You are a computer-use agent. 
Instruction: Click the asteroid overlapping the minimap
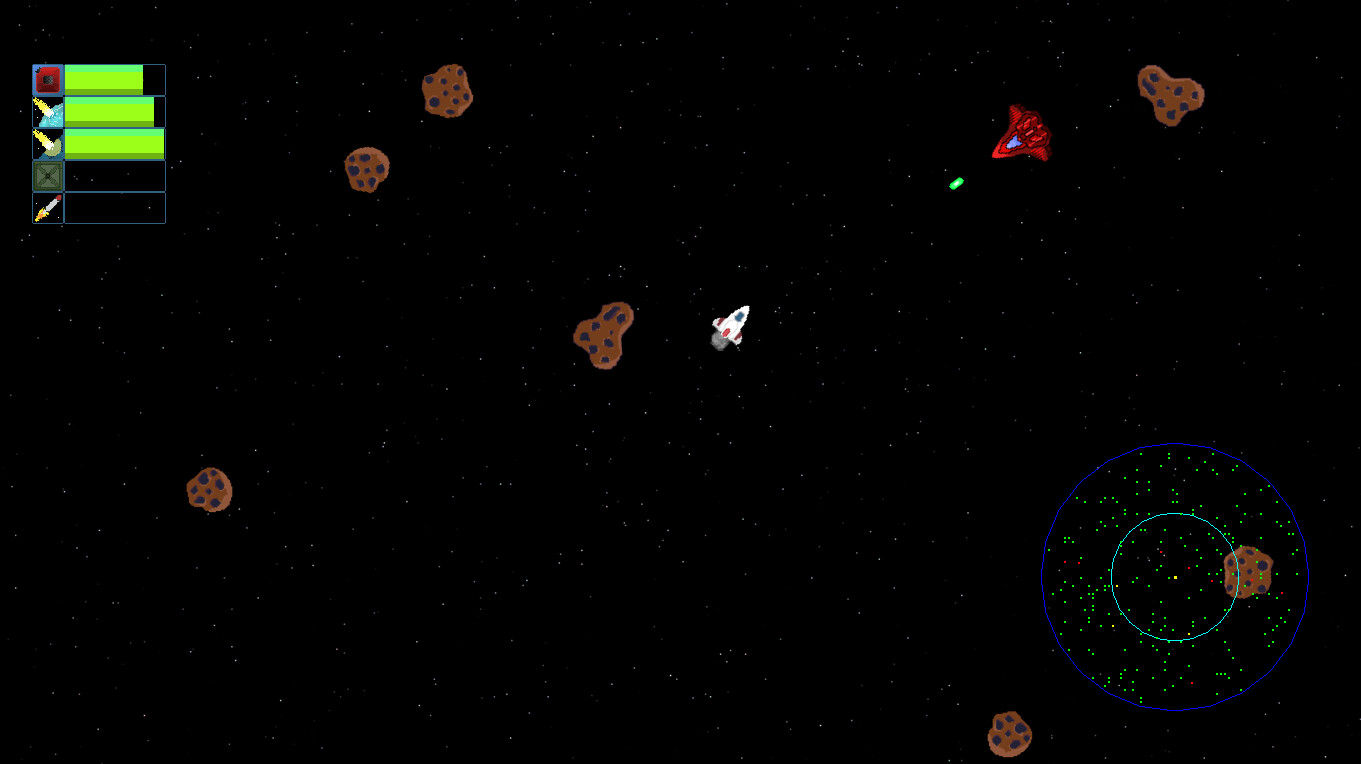click(x=1249, y=572)
